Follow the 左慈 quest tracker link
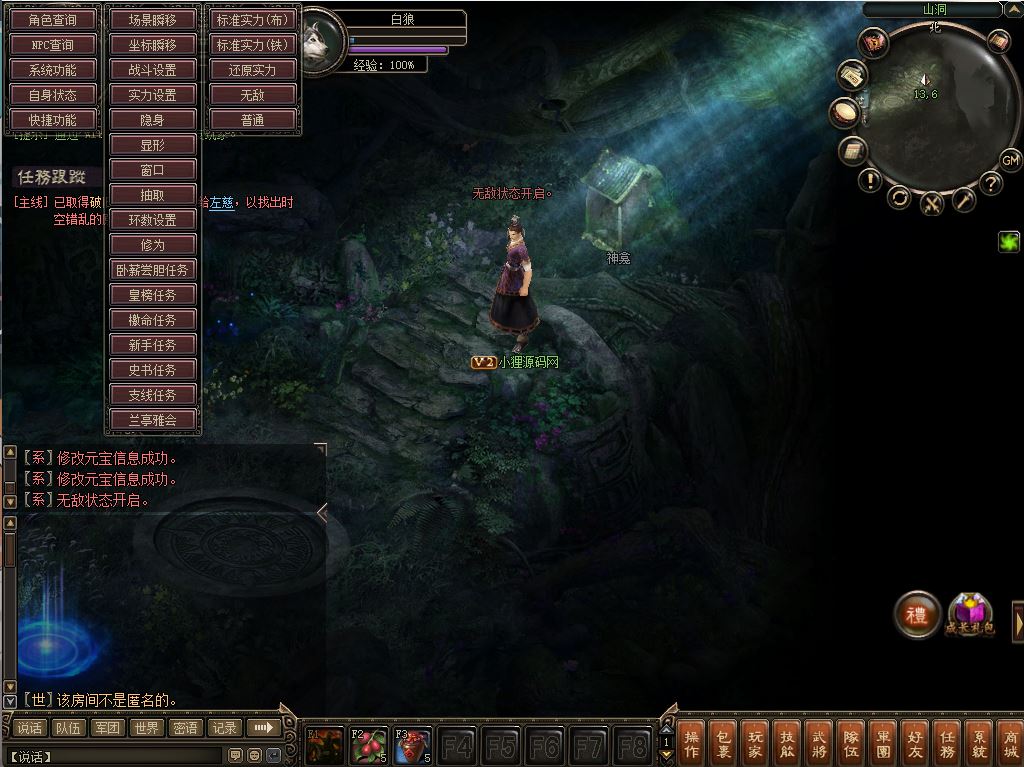This screenshot has width=1024, height=767. [x=221, y=202]
